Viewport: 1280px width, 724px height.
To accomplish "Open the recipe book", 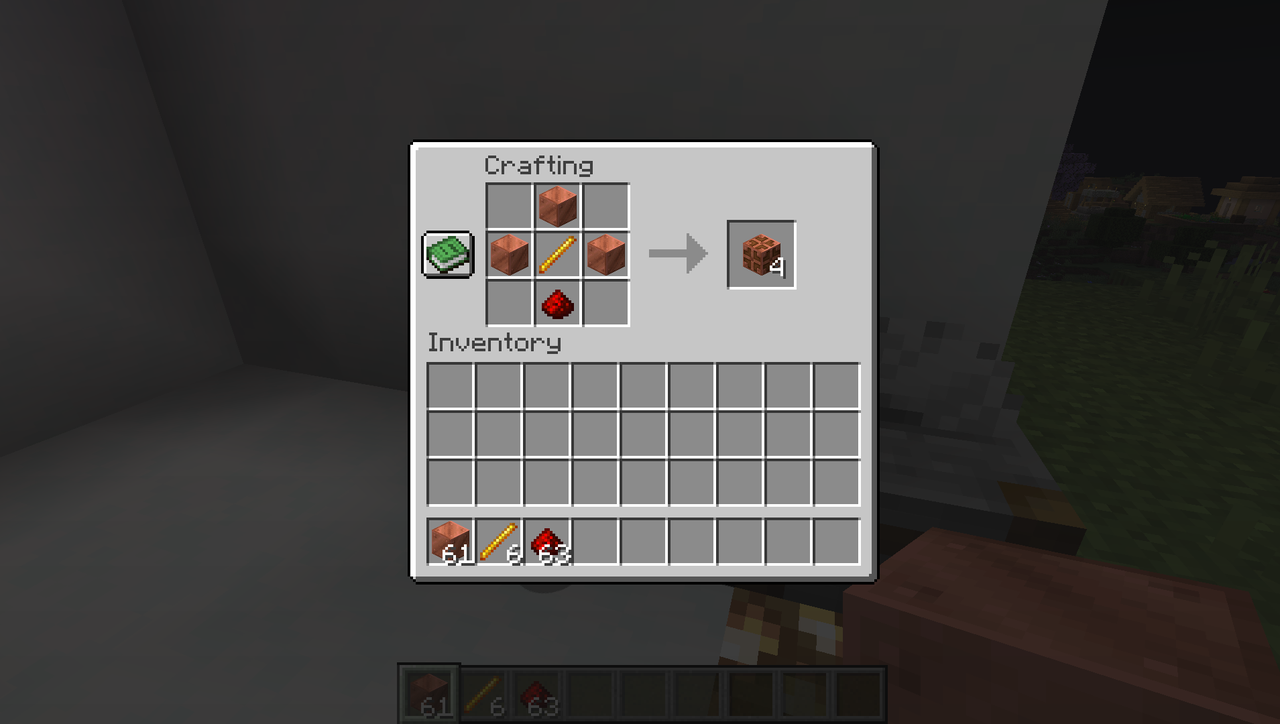I will coord(447,255).
